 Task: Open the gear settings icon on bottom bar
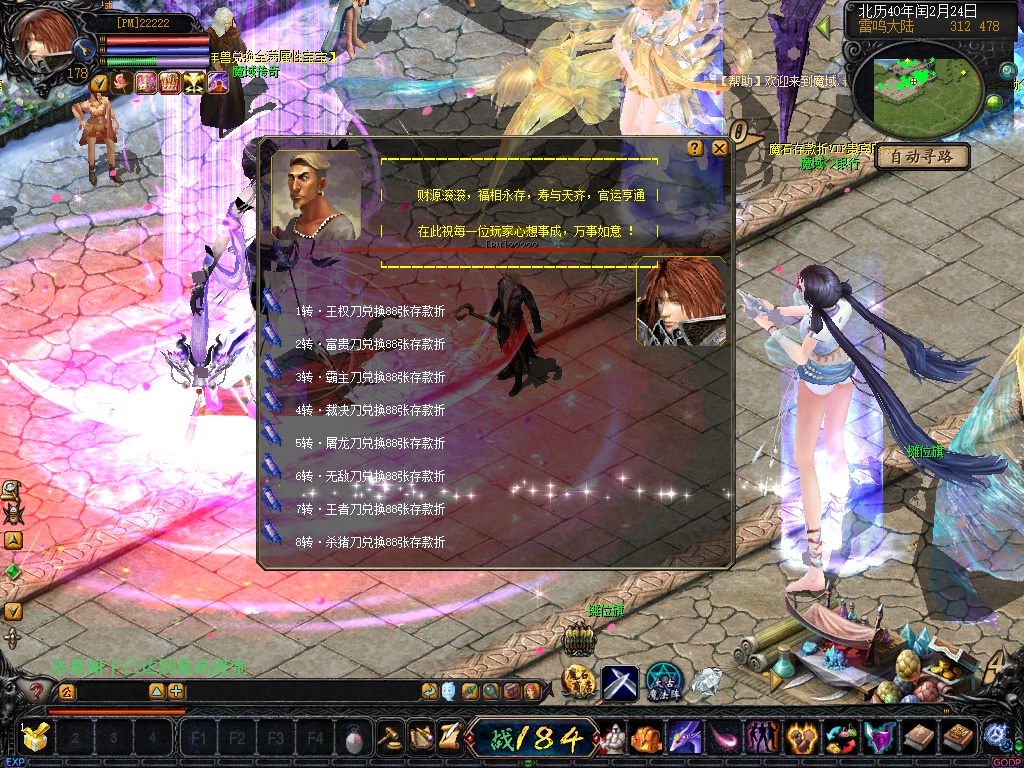997,736
